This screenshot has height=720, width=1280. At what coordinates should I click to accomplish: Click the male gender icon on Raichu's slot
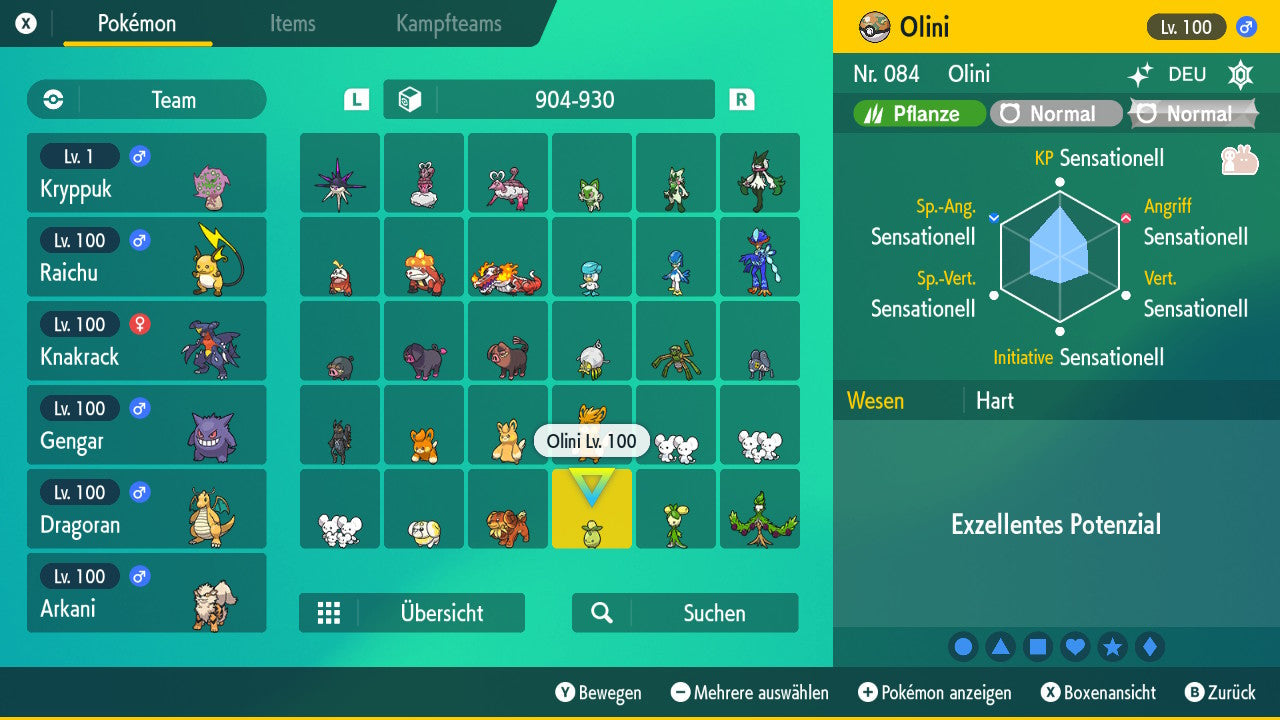138,240
